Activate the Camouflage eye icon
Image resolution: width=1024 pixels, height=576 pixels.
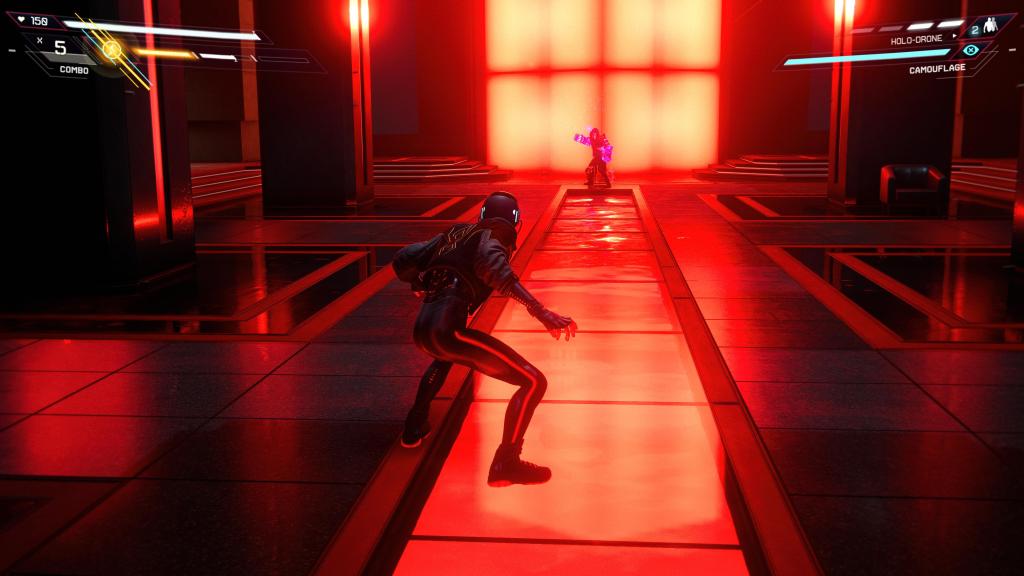click(969, 49)
